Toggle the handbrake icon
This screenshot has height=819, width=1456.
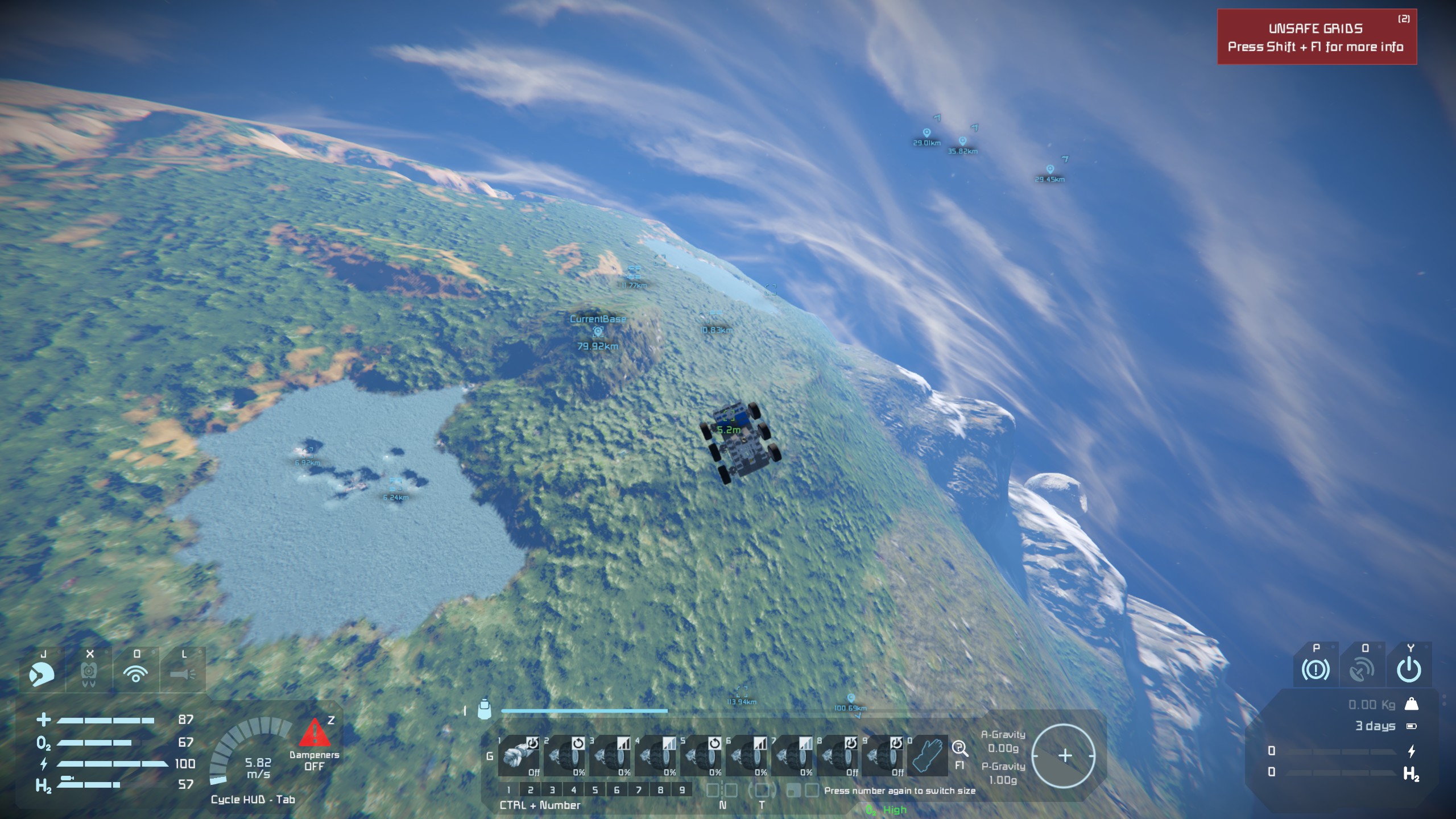click(x=1316, y=670)
